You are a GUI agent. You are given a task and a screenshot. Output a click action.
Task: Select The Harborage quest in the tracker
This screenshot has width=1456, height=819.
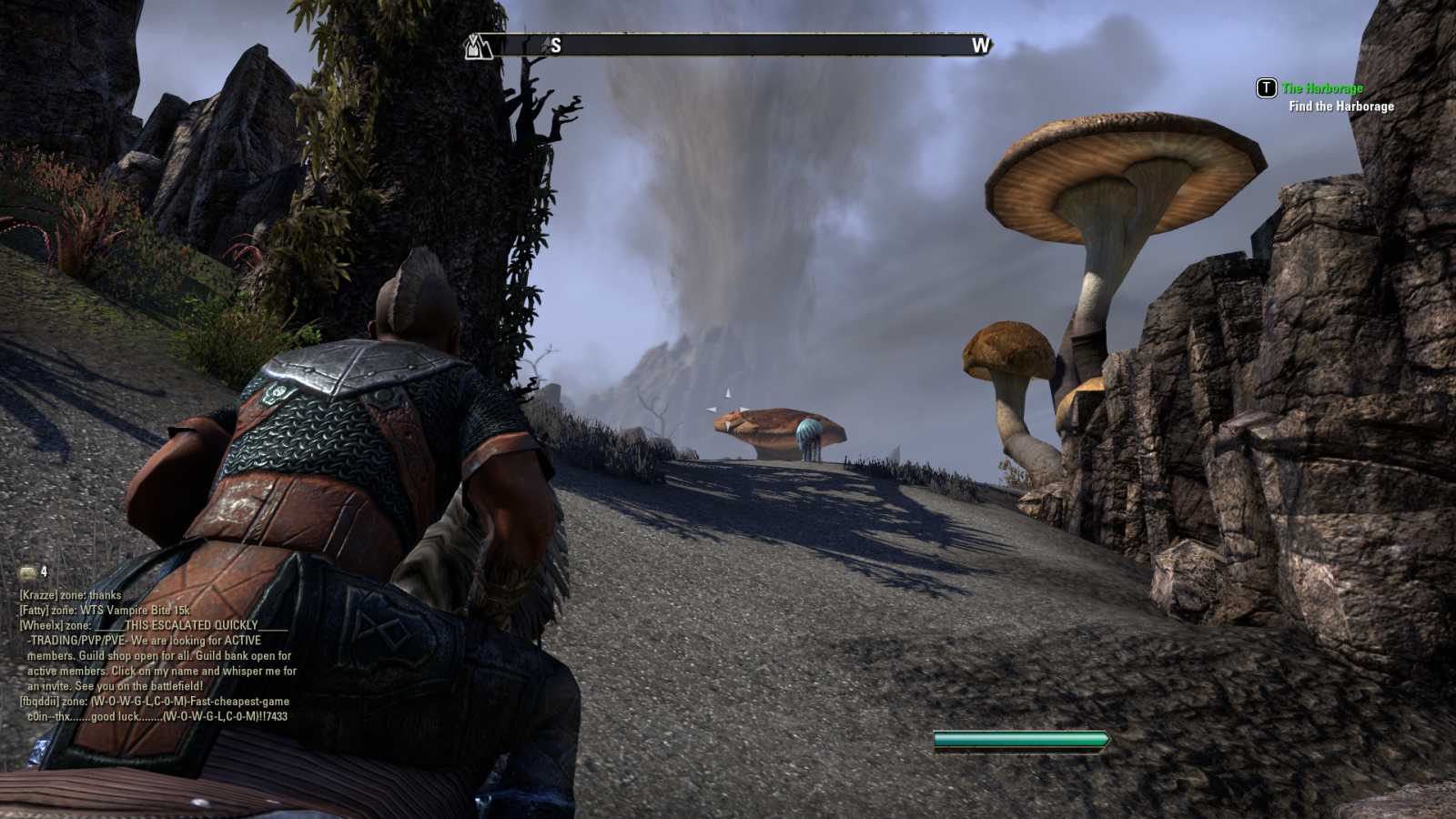[1322, 88]
